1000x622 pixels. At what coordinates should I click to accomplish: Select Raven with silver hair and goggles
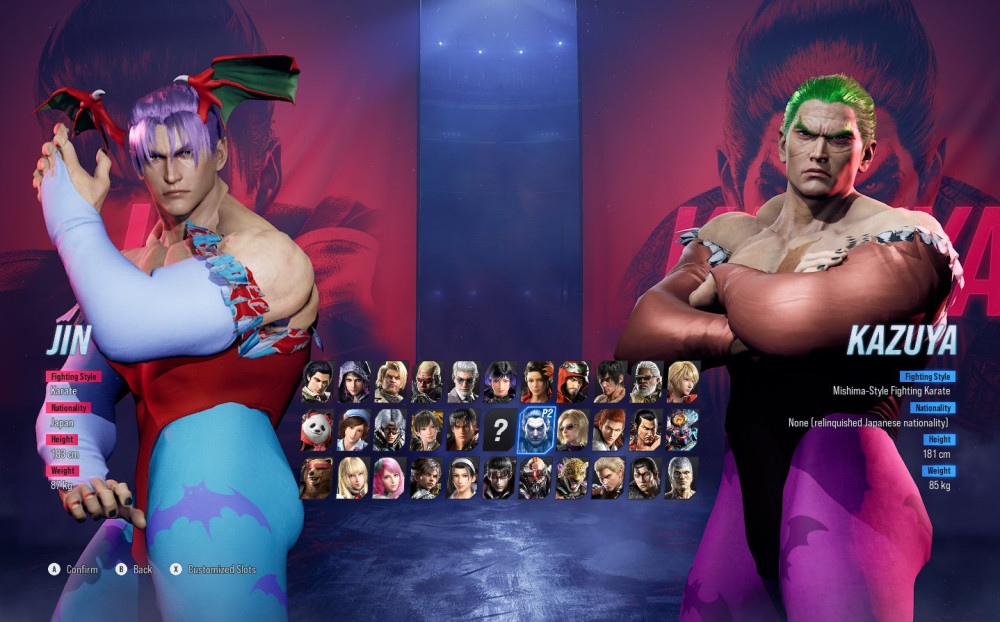point(389,430)
